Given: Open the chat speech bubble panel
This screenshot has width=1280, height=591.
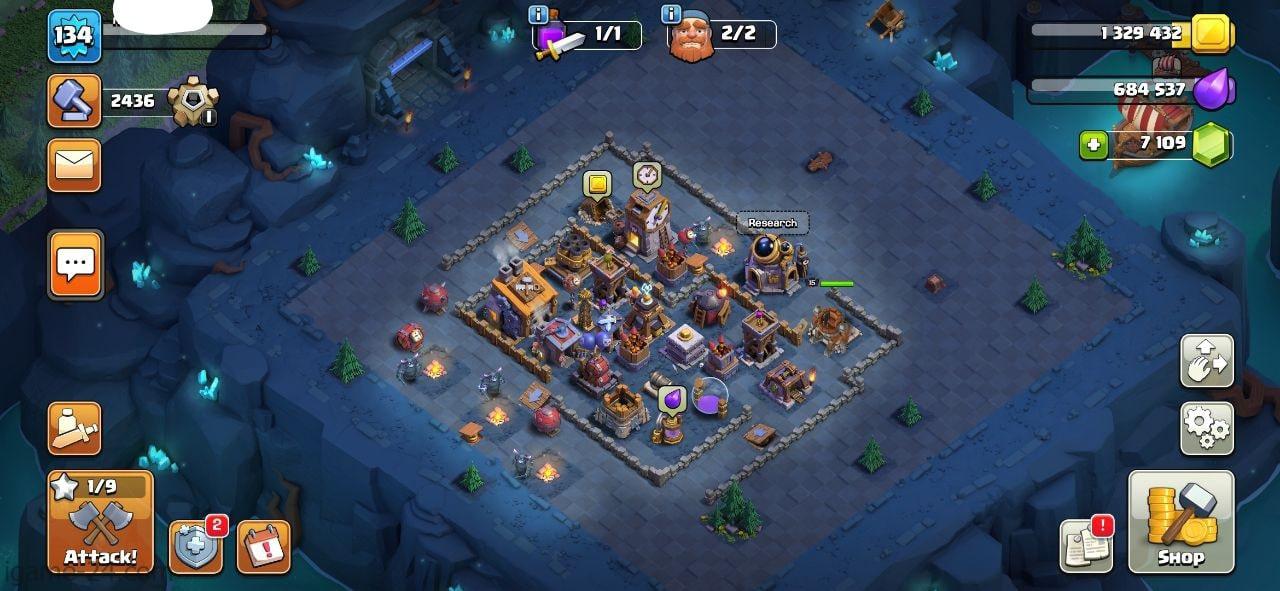Looking at the screenshot, I should tap(75, 265).
